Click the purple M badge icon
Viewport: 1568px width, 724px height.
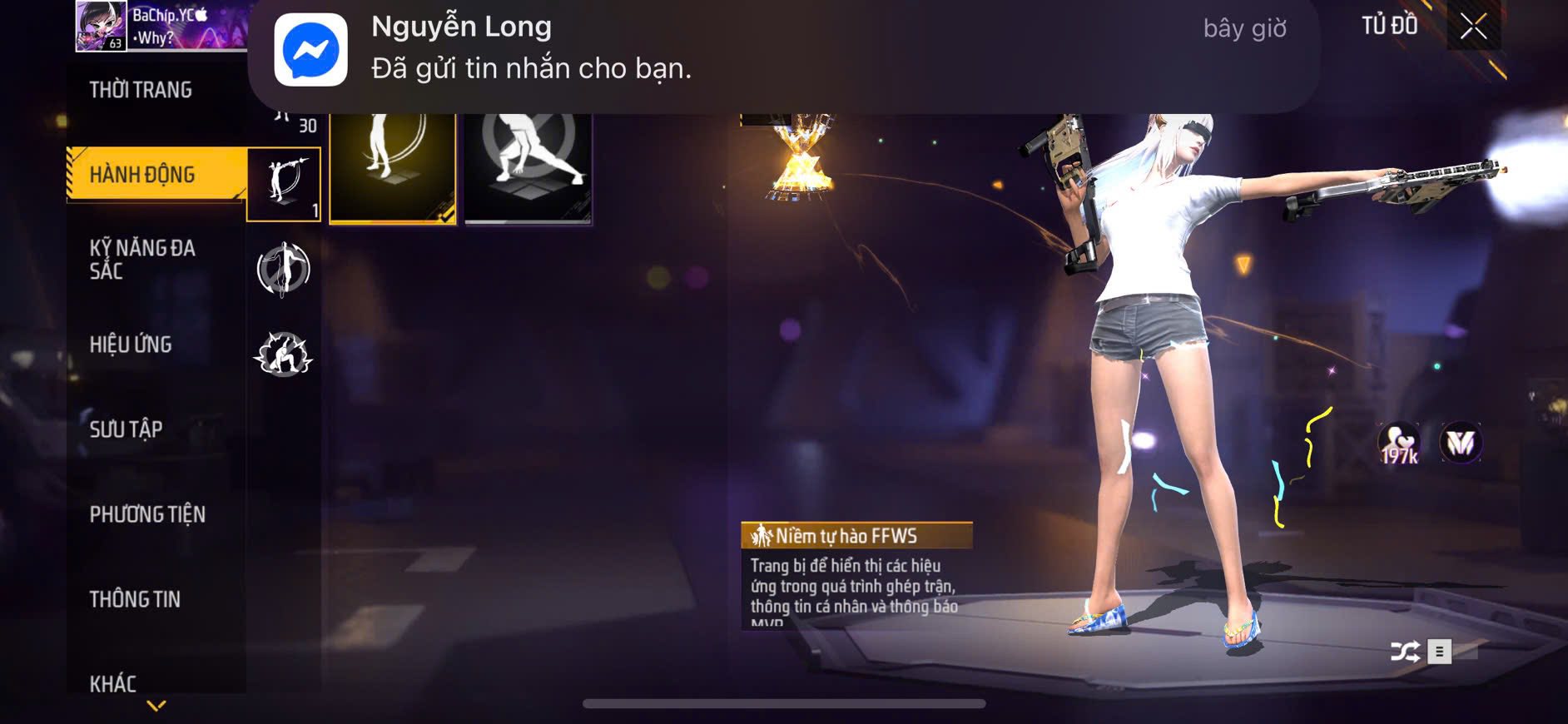[1461, 444]
